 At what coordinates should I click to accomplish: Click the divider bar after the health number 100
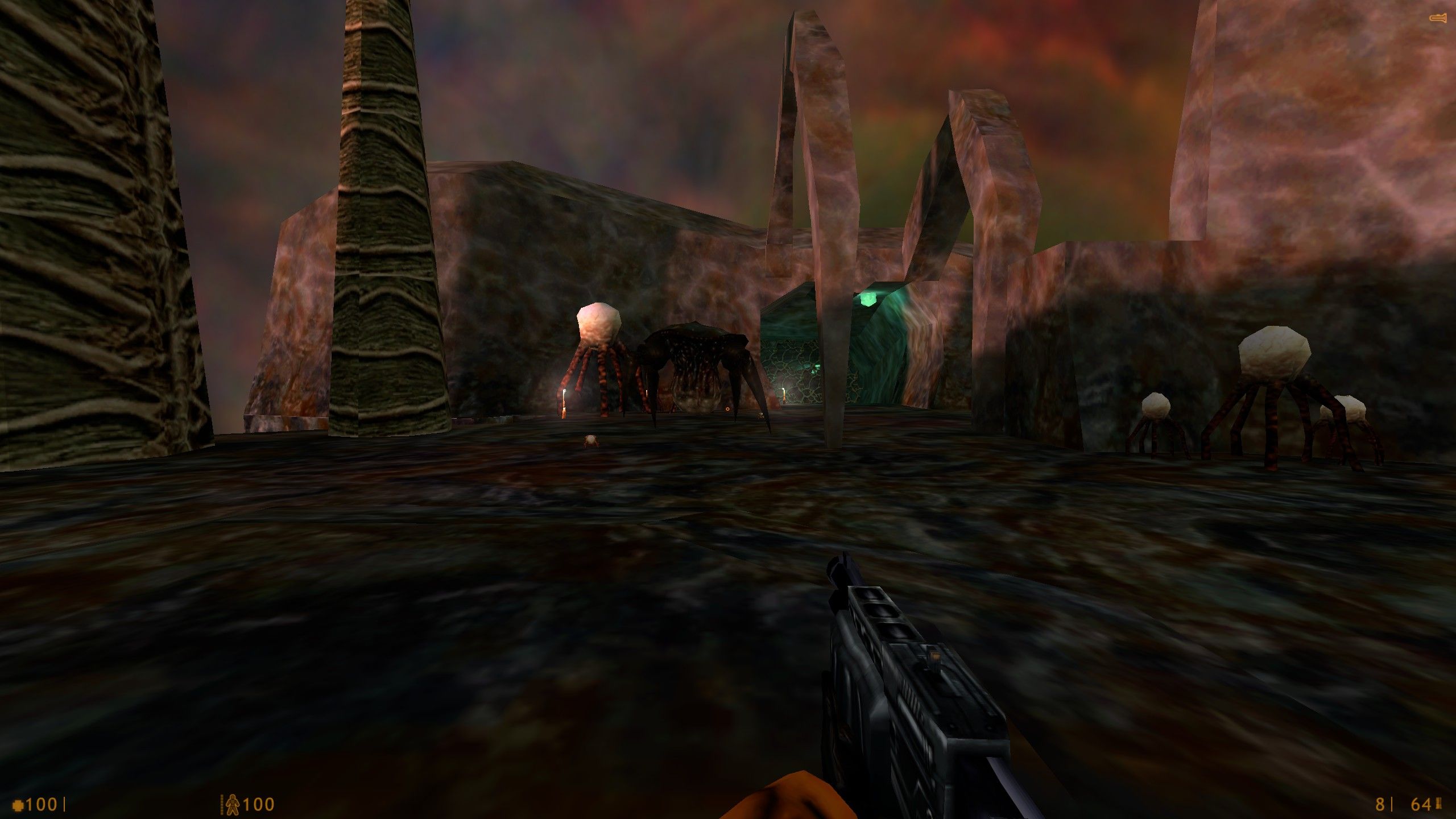point(65,803)
